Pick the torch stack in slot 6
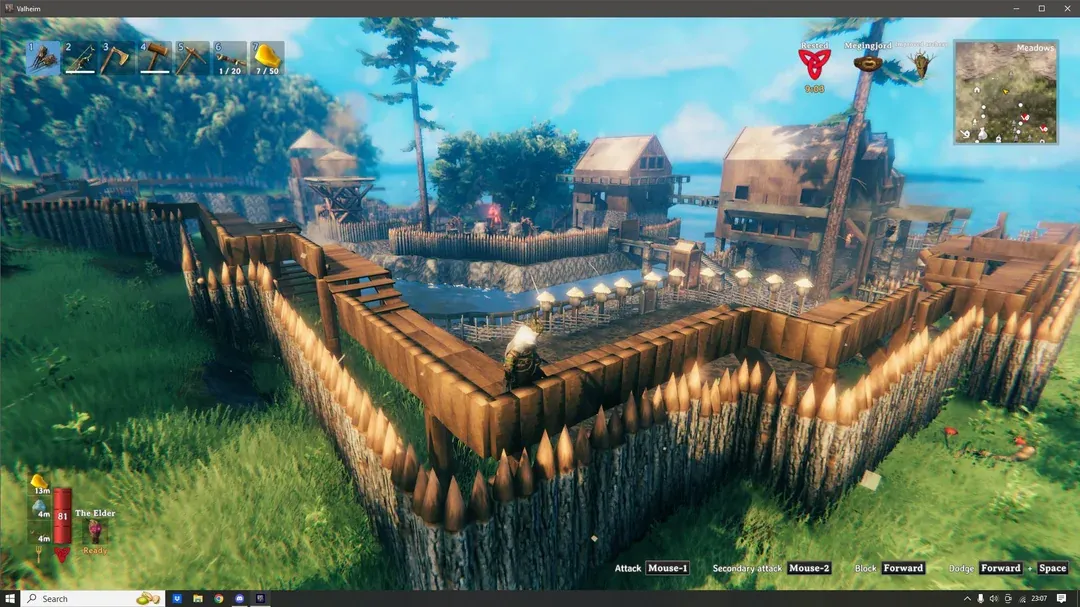This screenshot has height=607, width=1080. (230, 58)
